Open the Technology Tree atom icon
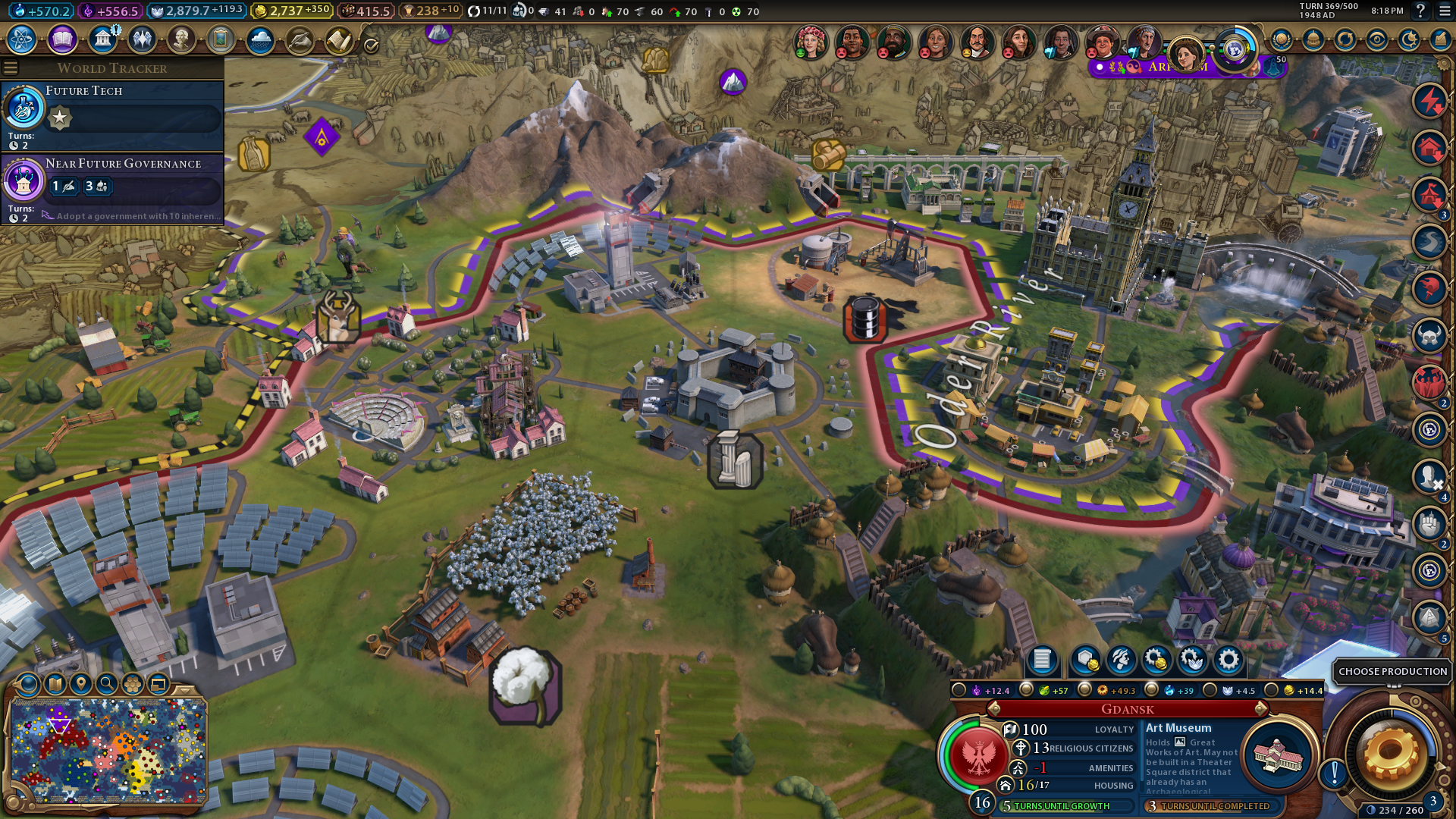 pyautogui.click(x=22, y=39)
